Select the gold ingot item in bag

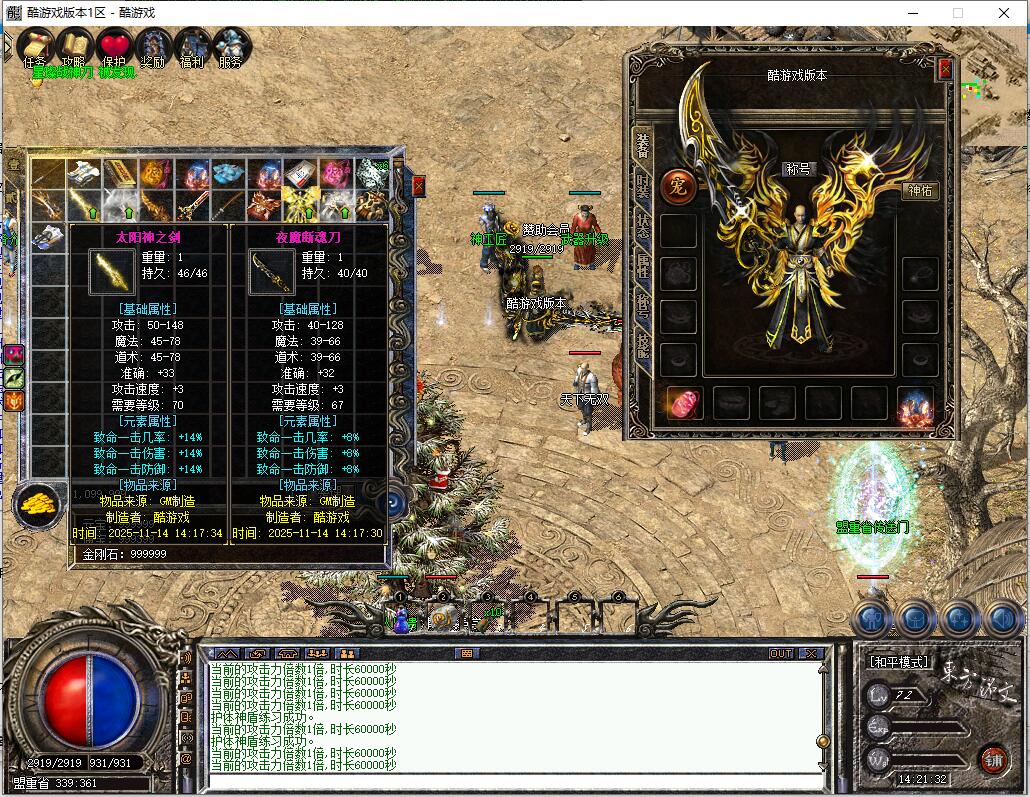pos(119,176)
